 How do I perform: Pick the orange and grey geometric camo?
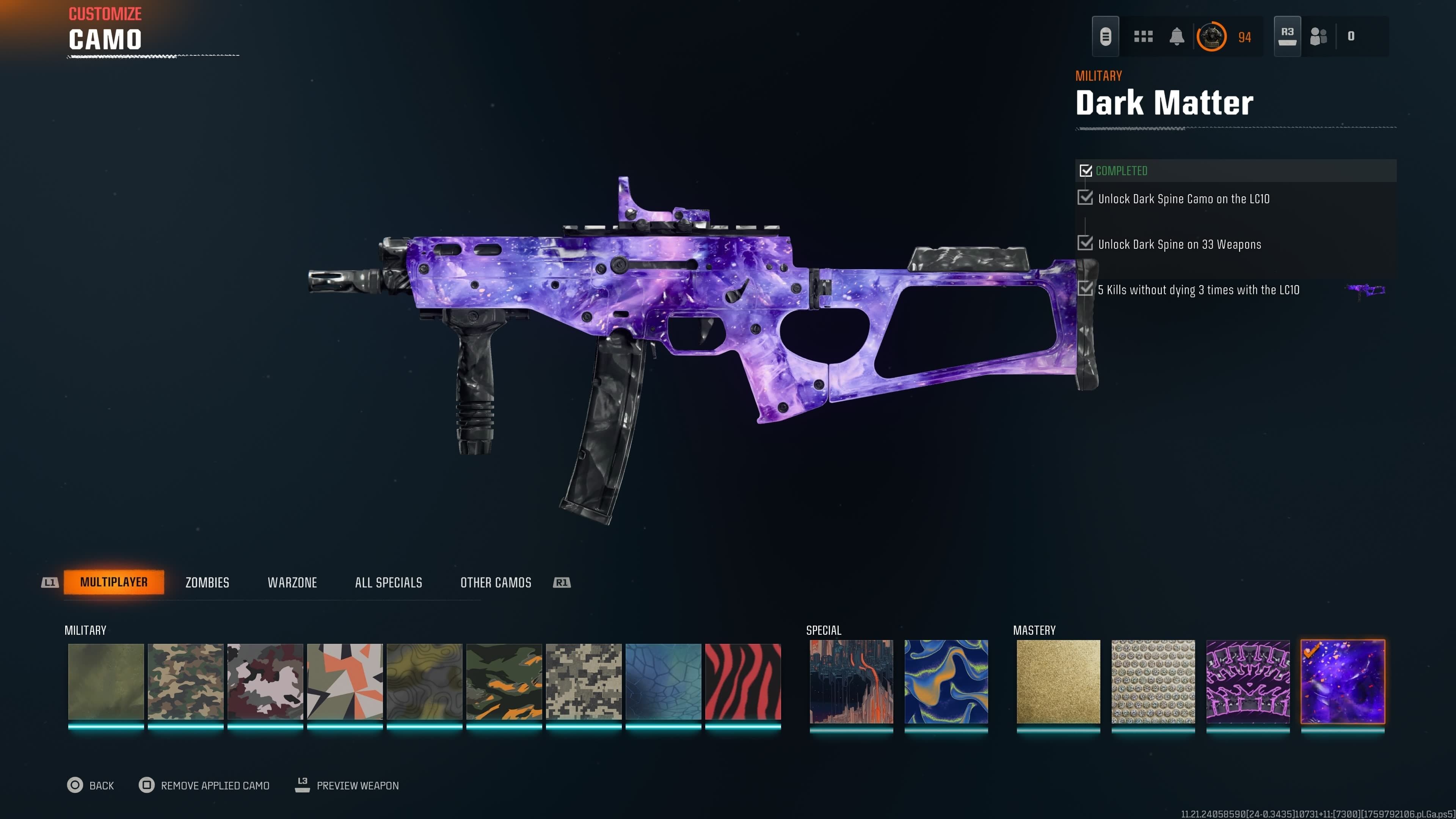[345, 682]
